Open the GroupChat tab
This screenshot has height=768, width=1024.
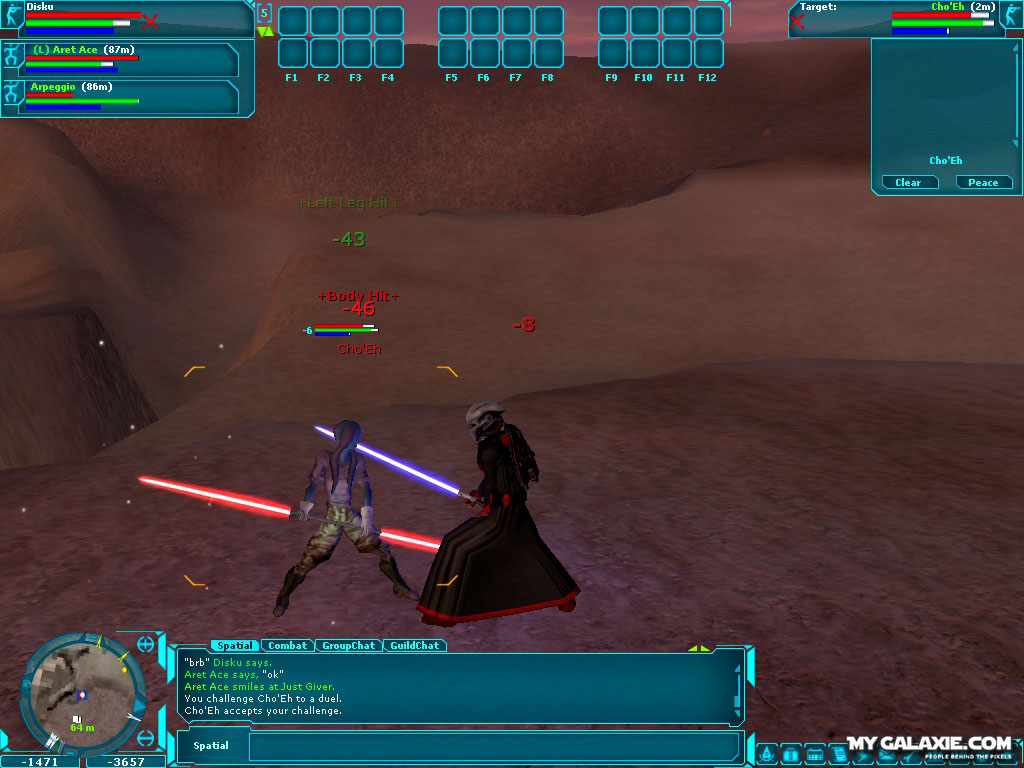pyautogui.click(x=349, y=646)
